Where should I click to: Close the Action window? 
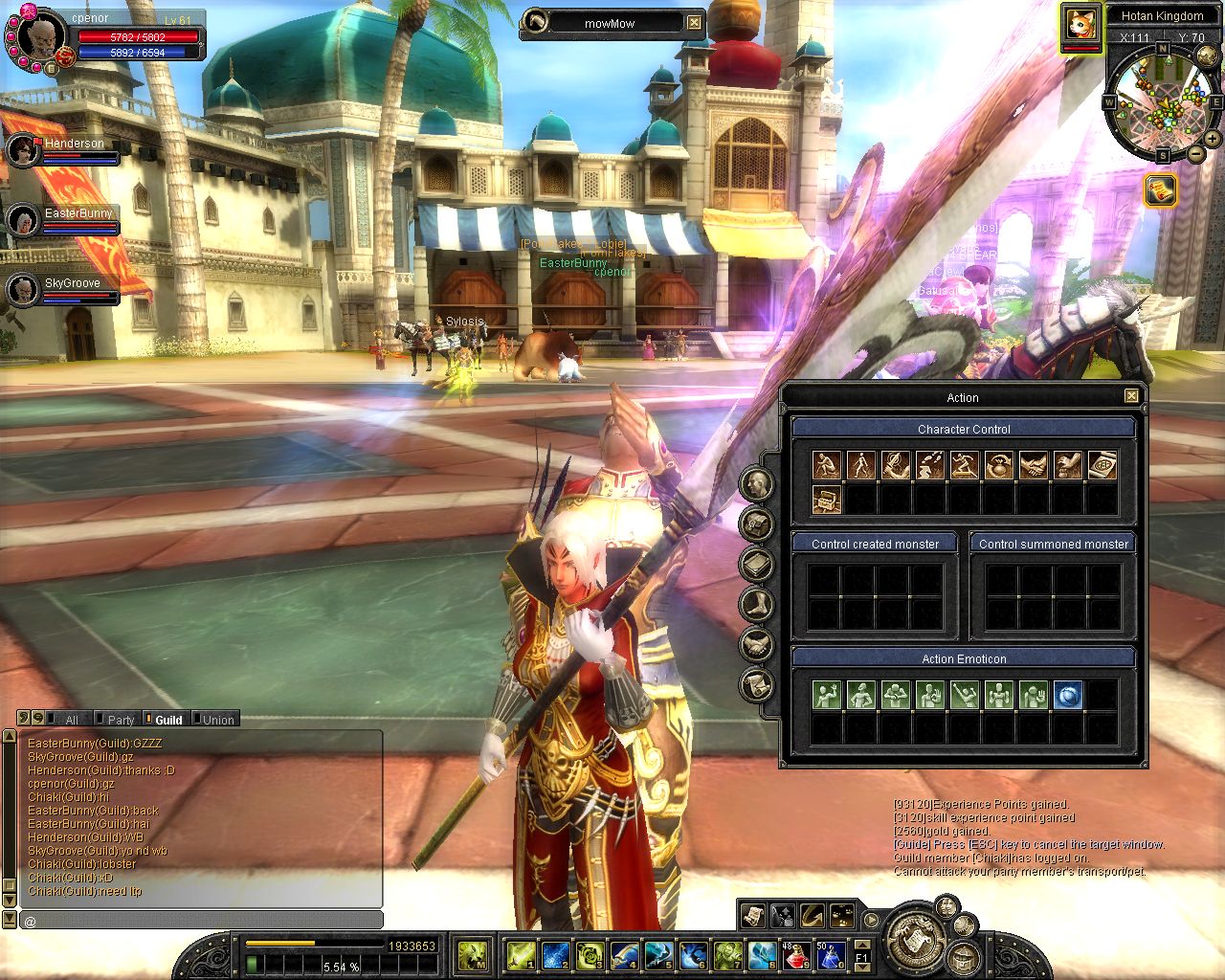click(1131, 396)
